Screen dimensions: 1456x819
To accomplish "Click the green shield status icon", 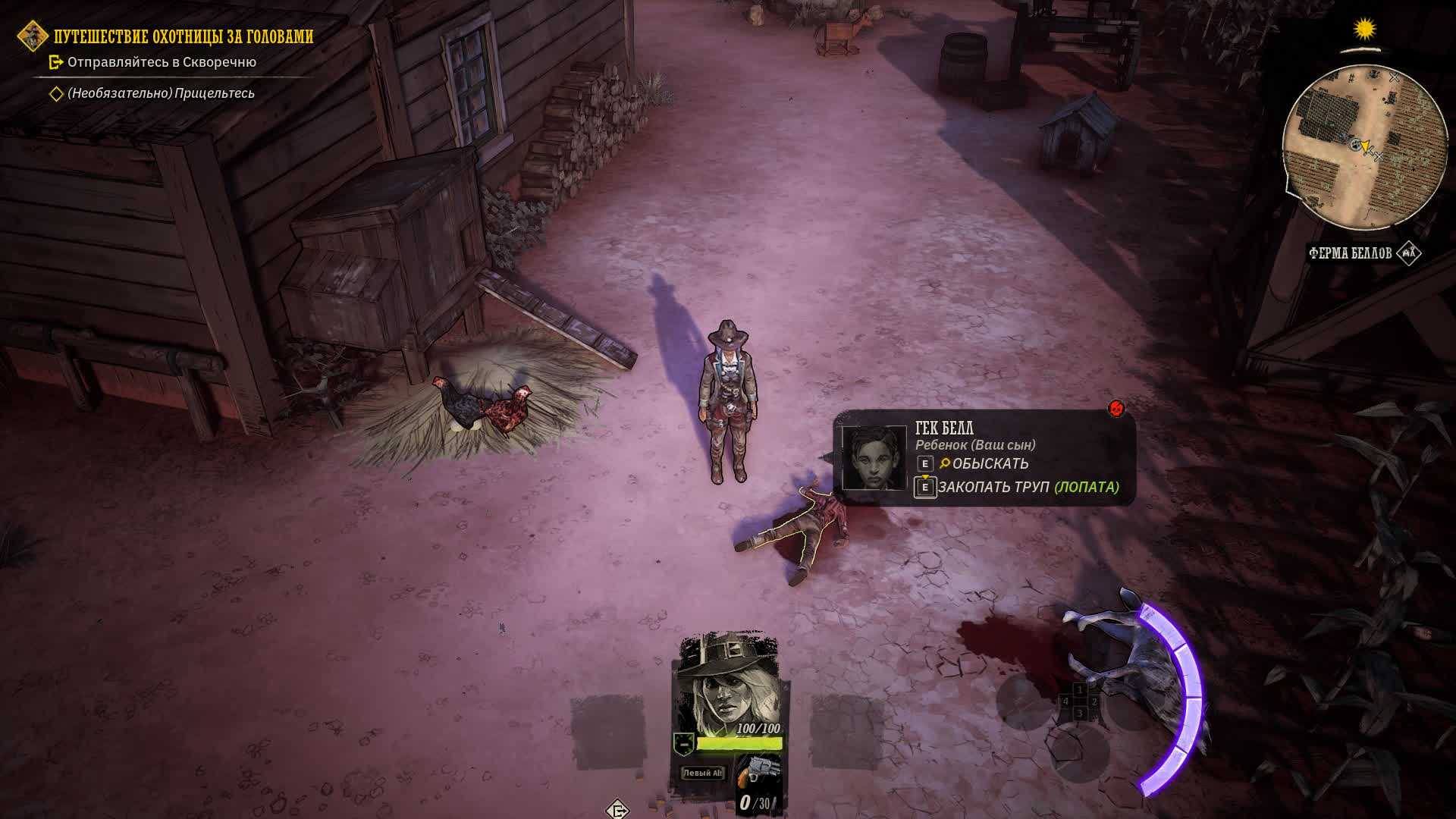I will (x=684, y=744).
